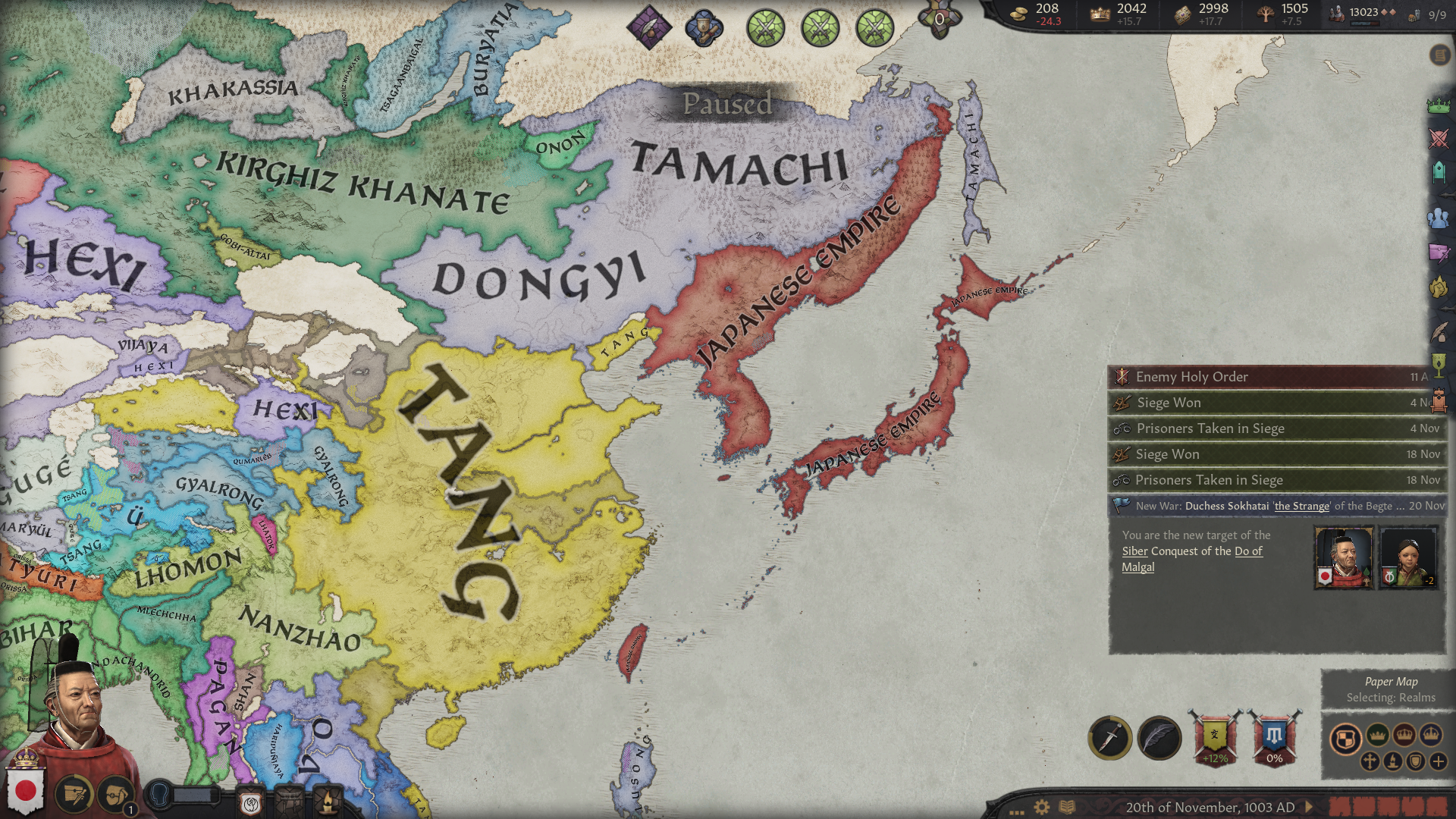View the attacker portrait in war notification

[1343, 557]
